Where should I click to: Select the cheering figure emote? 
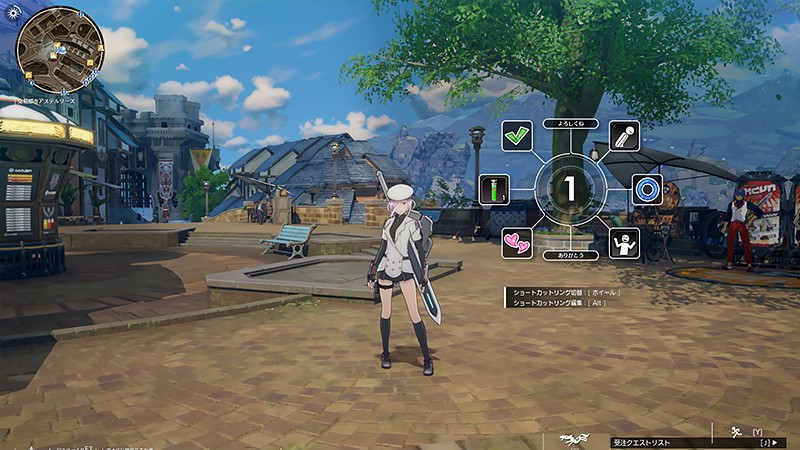click(624, 243)
